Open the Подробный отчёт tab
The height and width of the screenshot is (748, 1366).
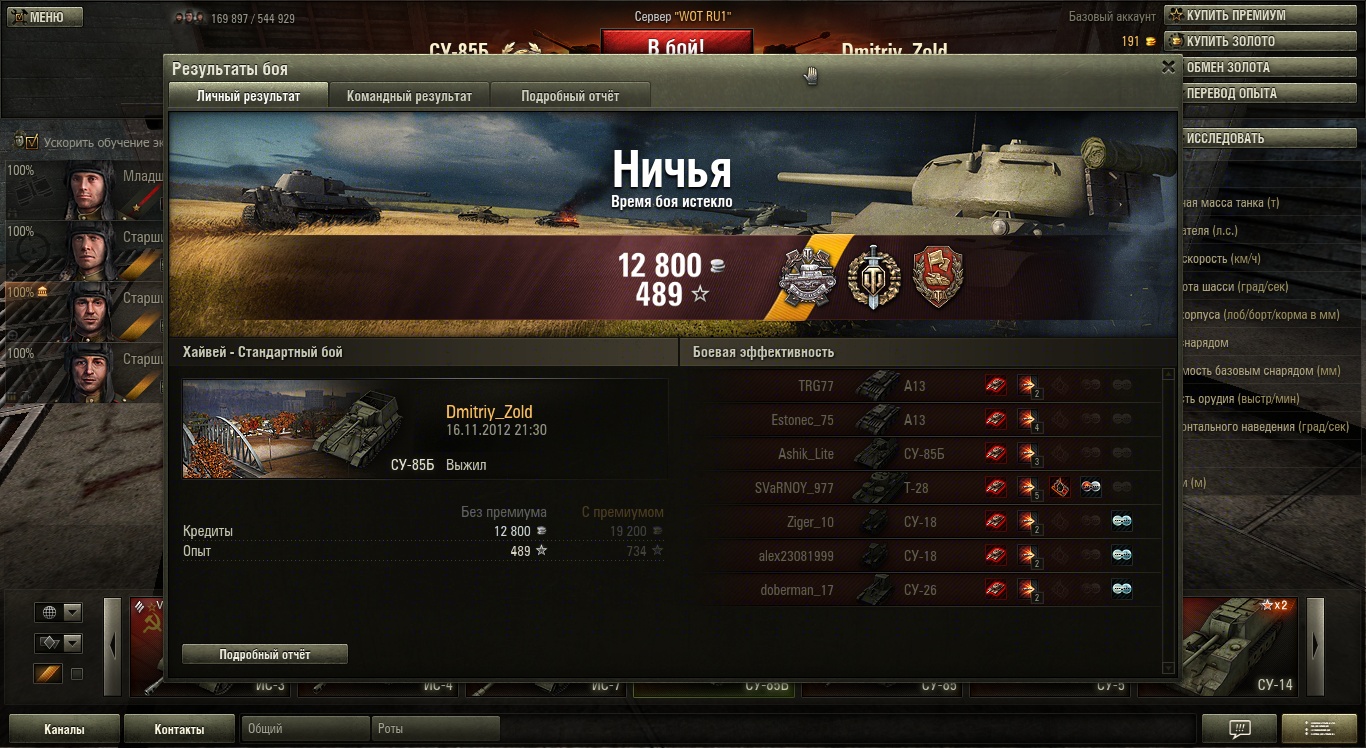click(x=570, y=96)
